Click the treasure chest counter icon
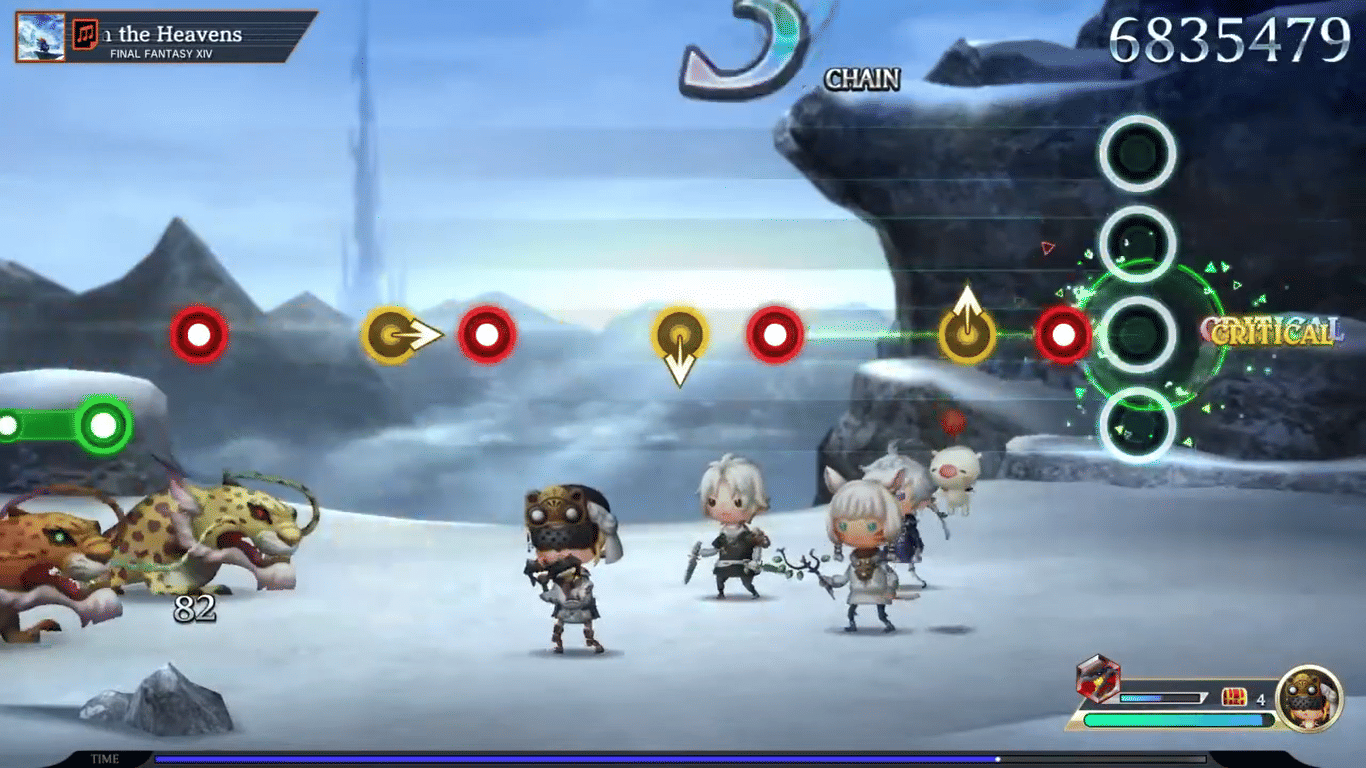The image size is (1366, 768). (x=1235, y=698)
